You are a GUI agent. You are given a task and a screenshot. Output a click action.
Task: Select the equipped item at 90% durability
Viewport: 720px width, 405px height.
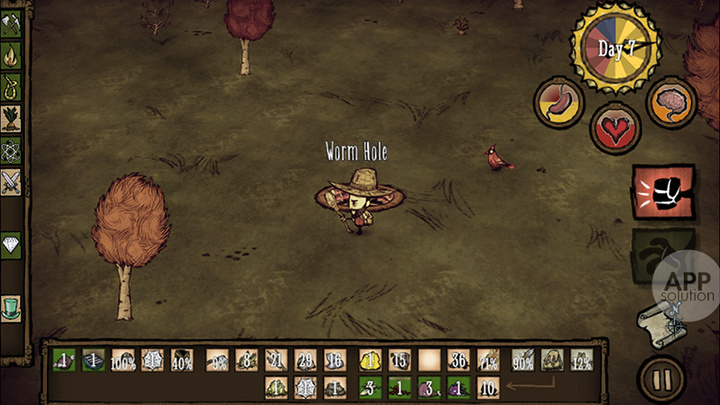click(x=522, y=360)
